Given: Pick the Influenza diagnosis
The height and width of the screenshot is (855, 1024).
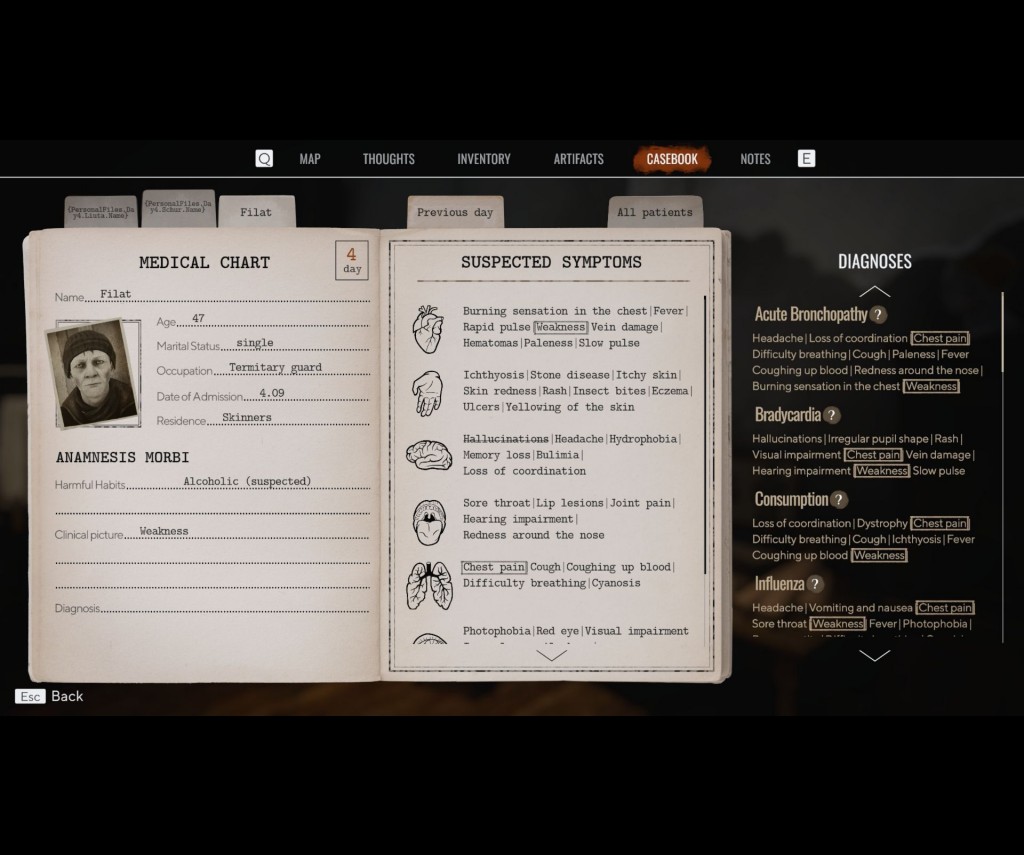Looking at the screenshot, I should tap(779, 584).
